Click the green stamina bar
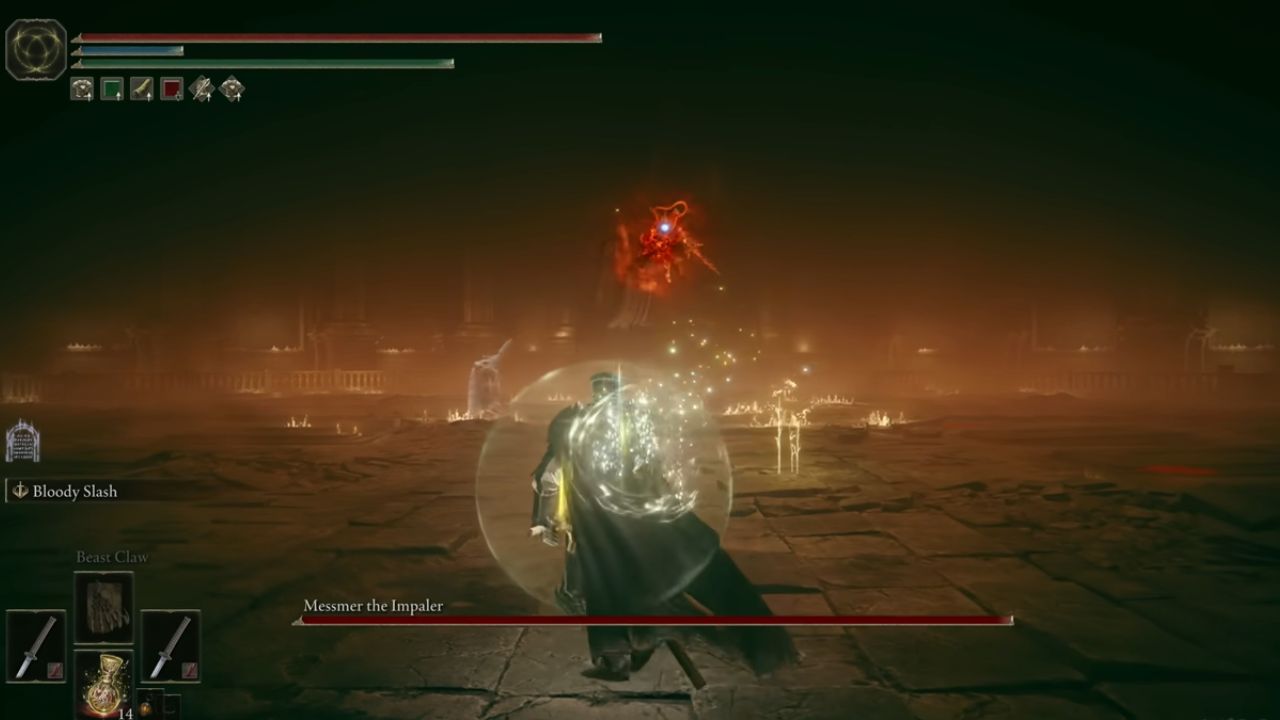The height and width of the screenshot is (720, 1280). point(260,62)
